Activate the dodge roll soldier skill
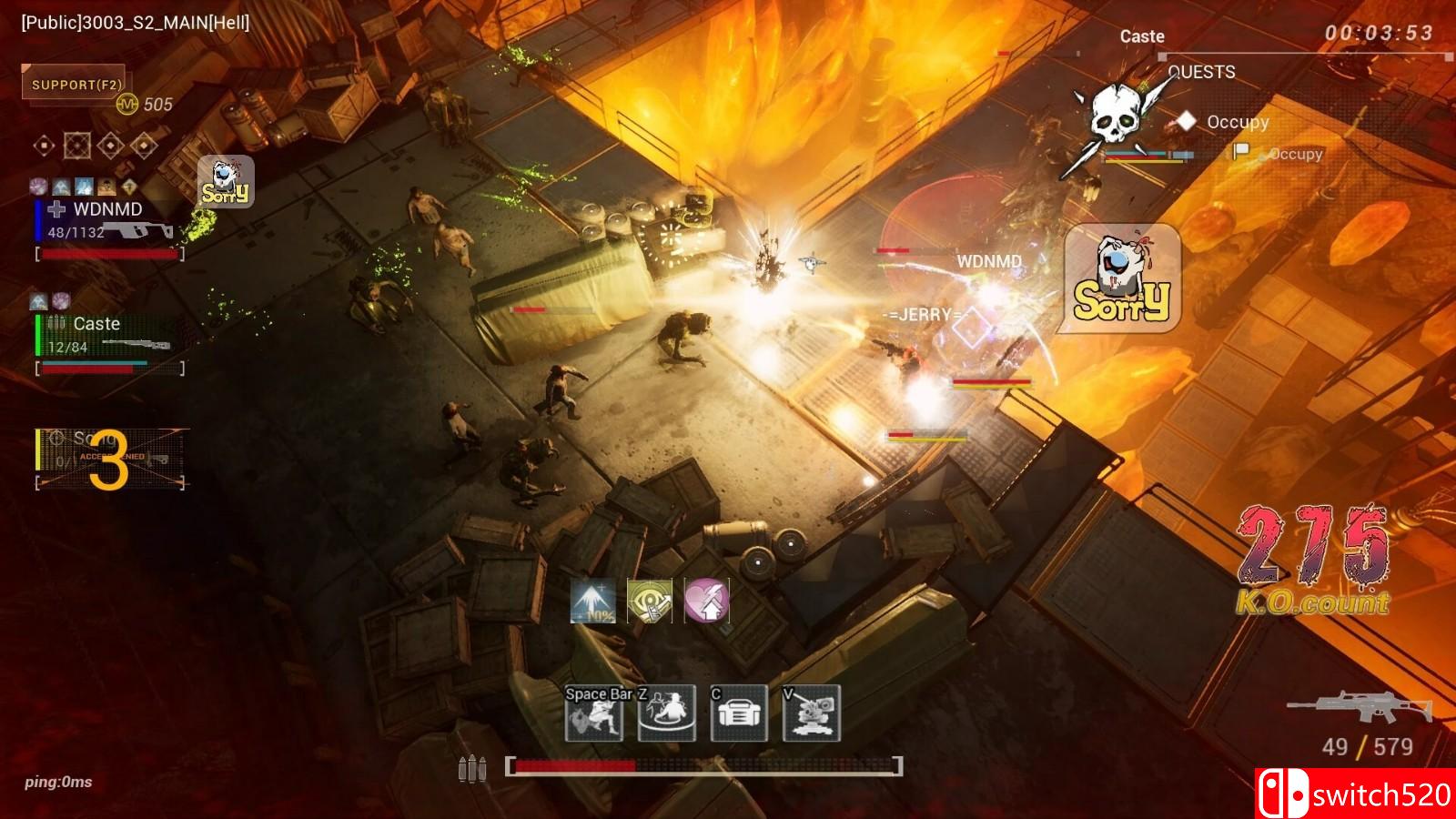 [x=594, y=713]
